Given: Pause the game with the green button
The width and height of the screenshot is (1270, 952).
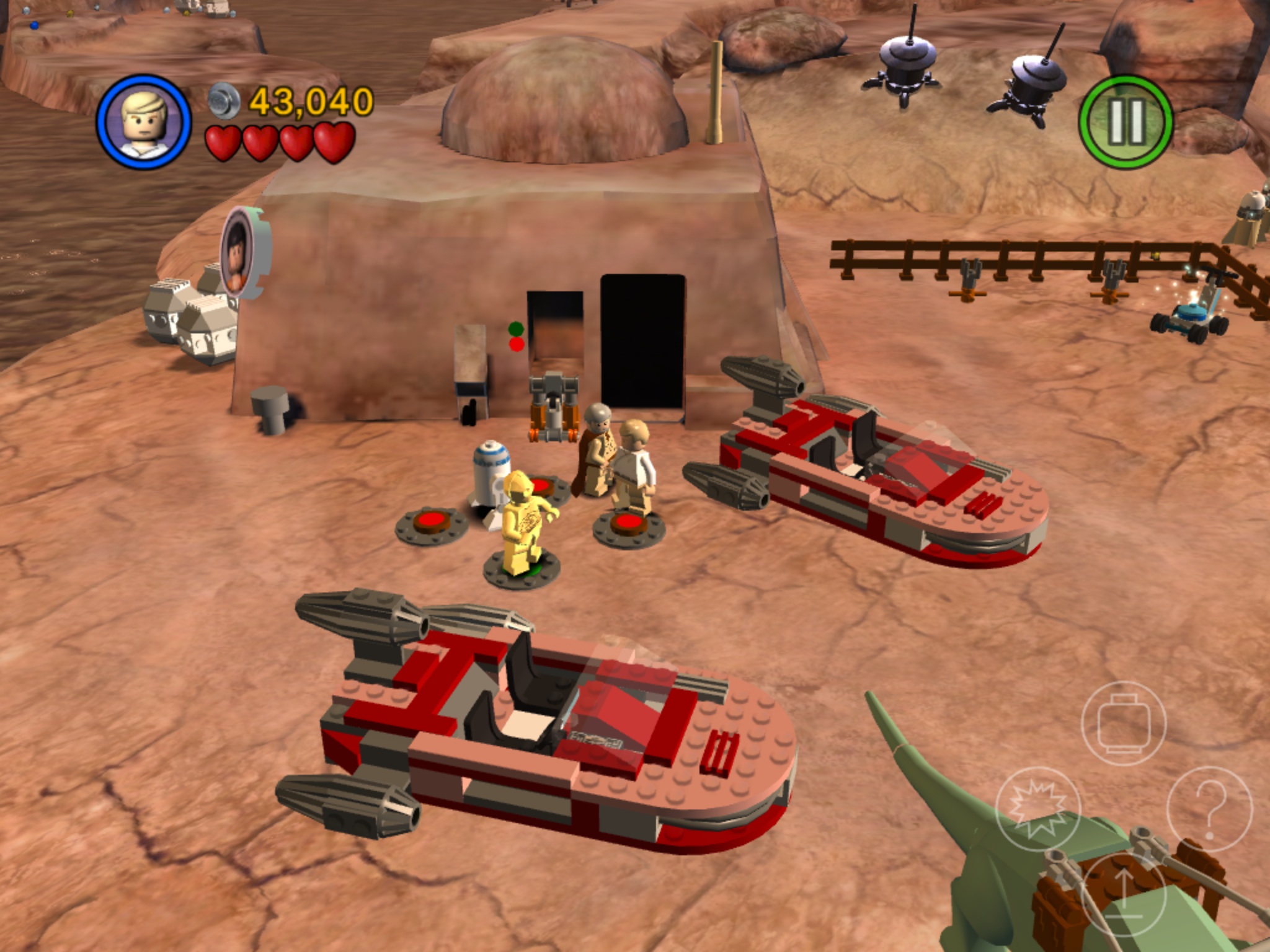Looking at the screenshot, I should 1126,122.
